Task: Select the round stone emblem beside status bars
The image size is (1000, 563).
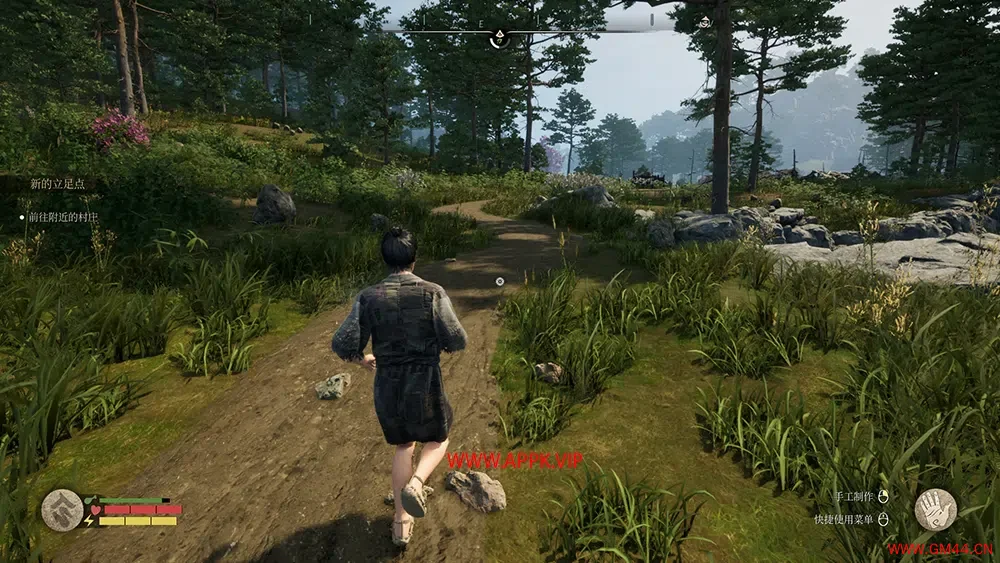Action: 62,509
